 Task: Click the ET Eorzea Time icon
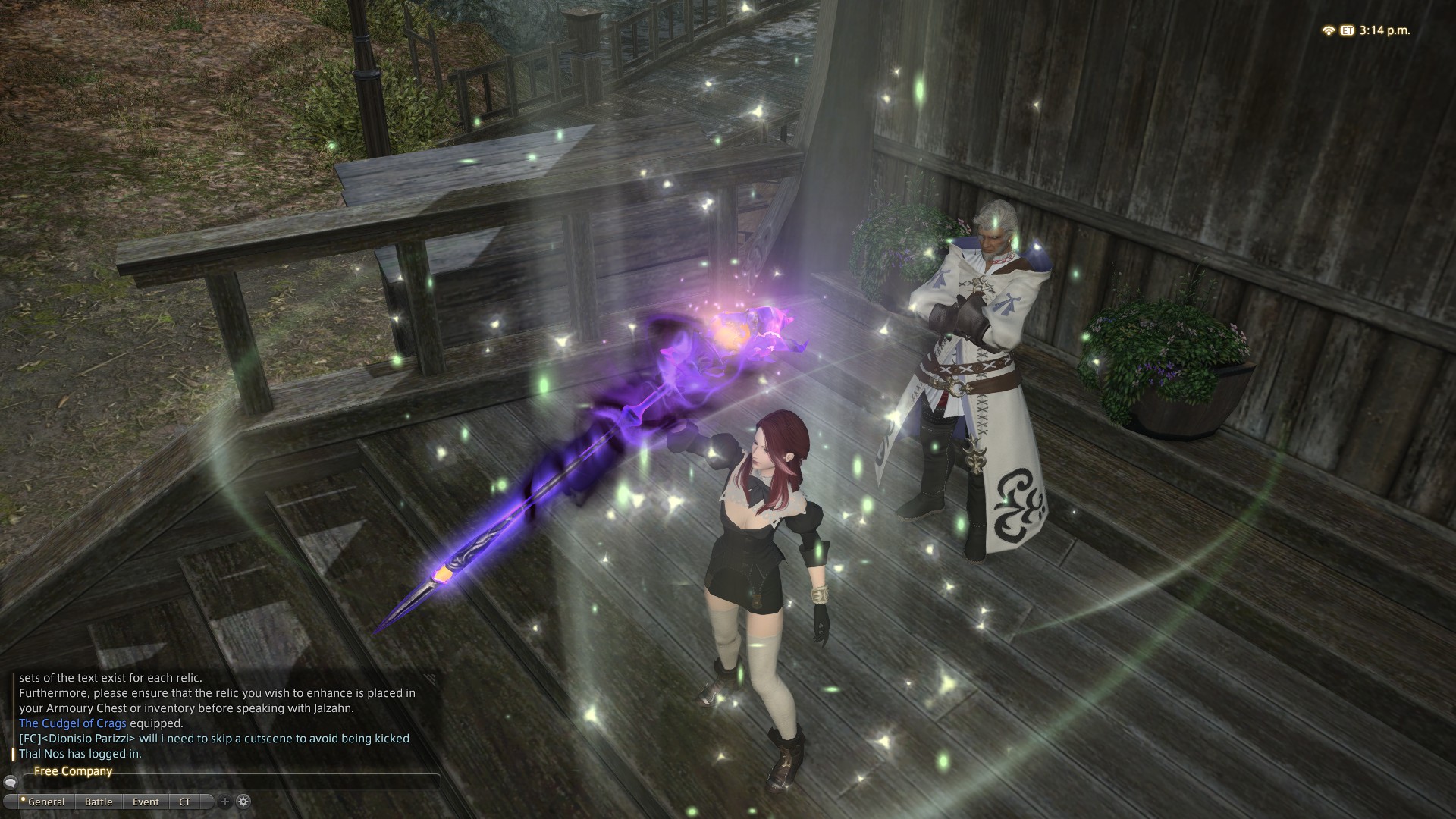[1348, 31]
